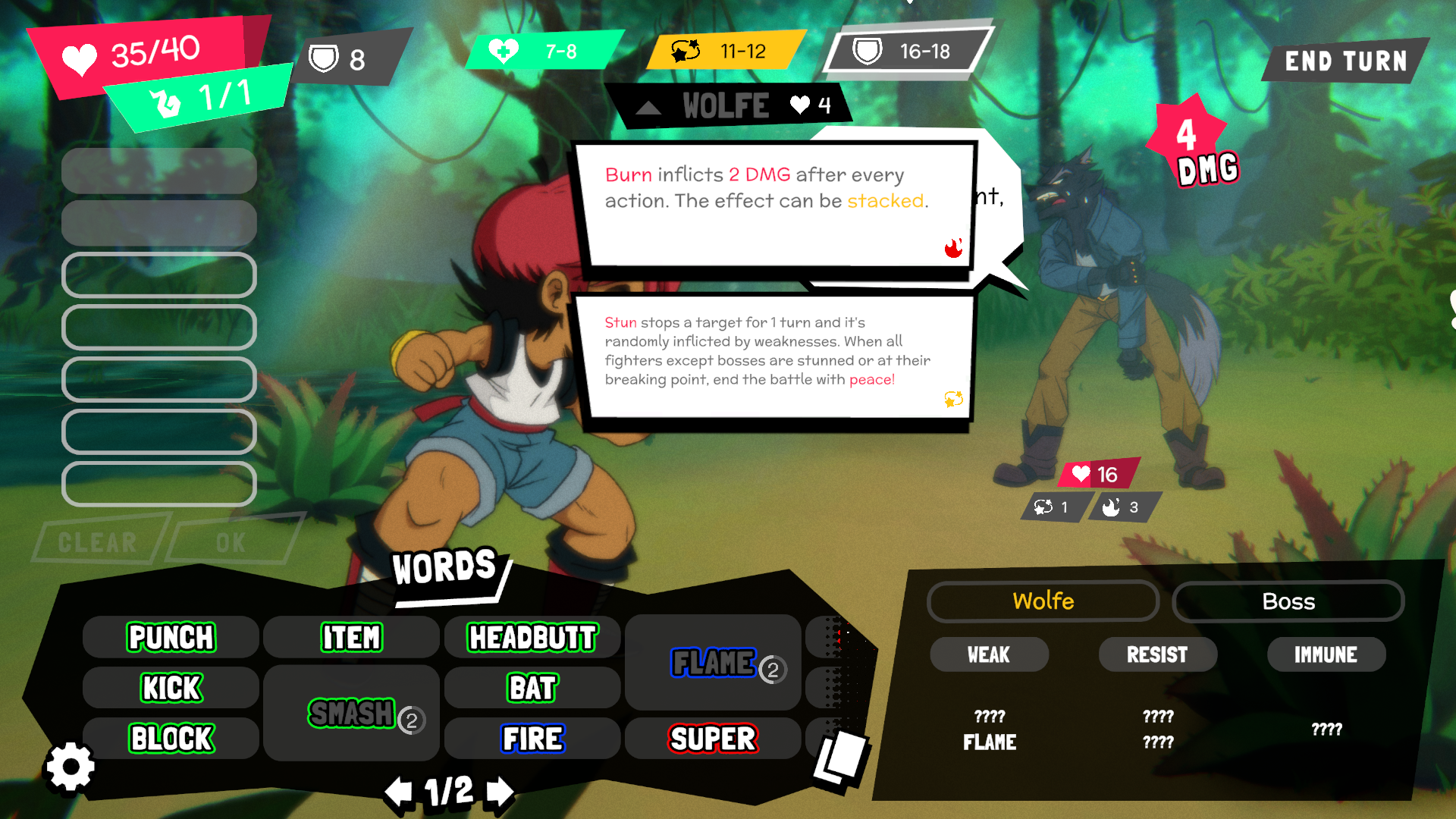The image size is (1456, 819).
Task: Choose the SMASH word
Action: coord(352,714)
